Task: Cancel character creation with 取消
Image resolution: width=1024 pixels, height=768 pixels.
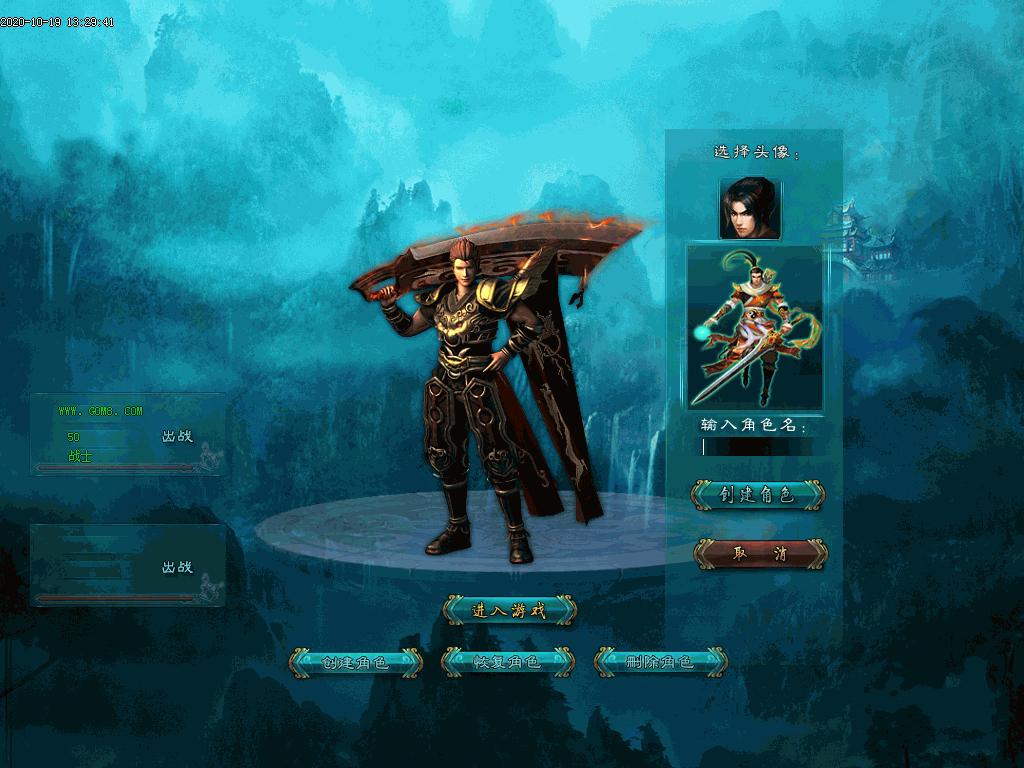Action: (761, 554)
